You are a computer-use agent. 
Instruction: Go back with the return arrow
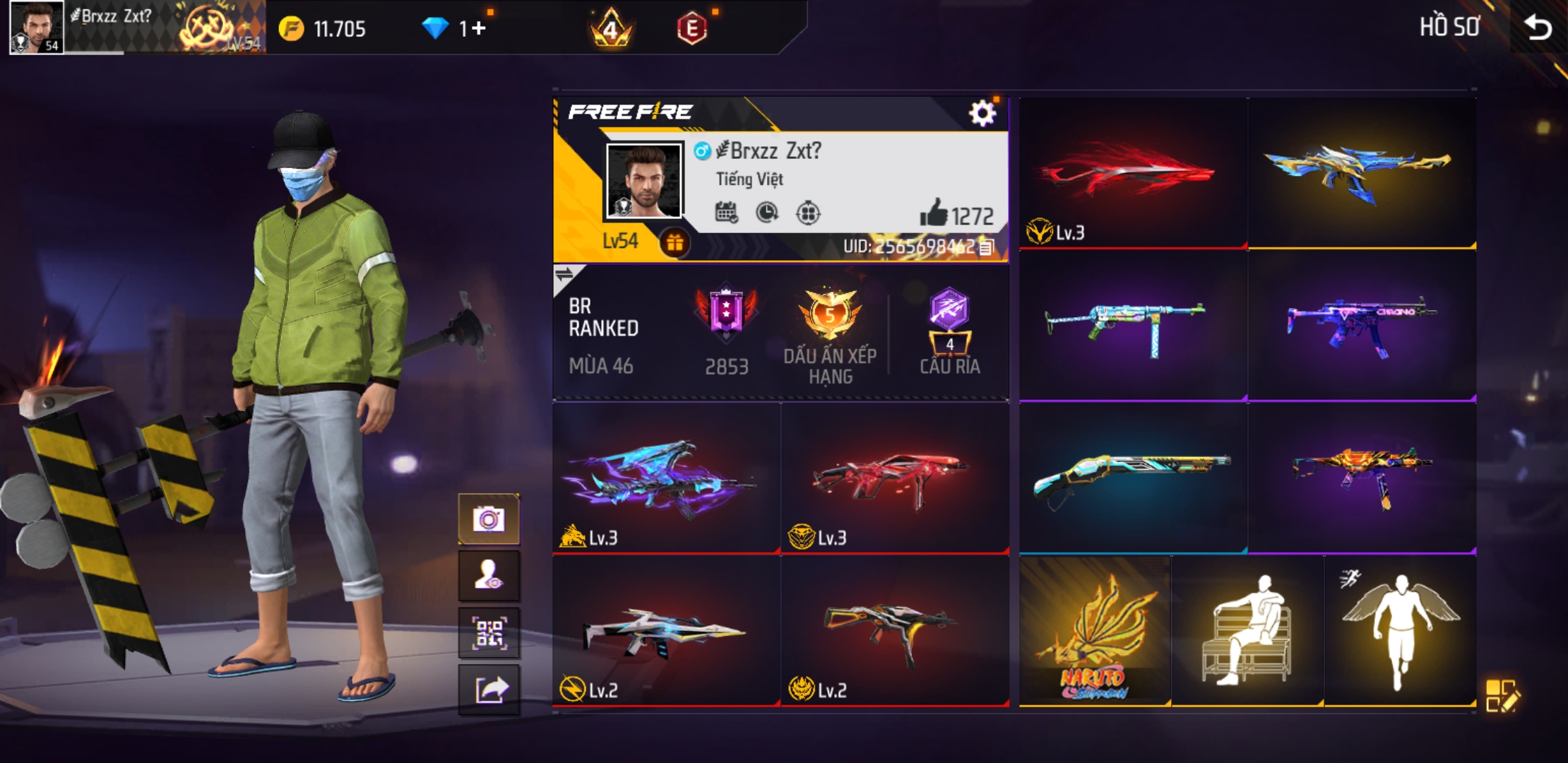tap(1538, 28)
